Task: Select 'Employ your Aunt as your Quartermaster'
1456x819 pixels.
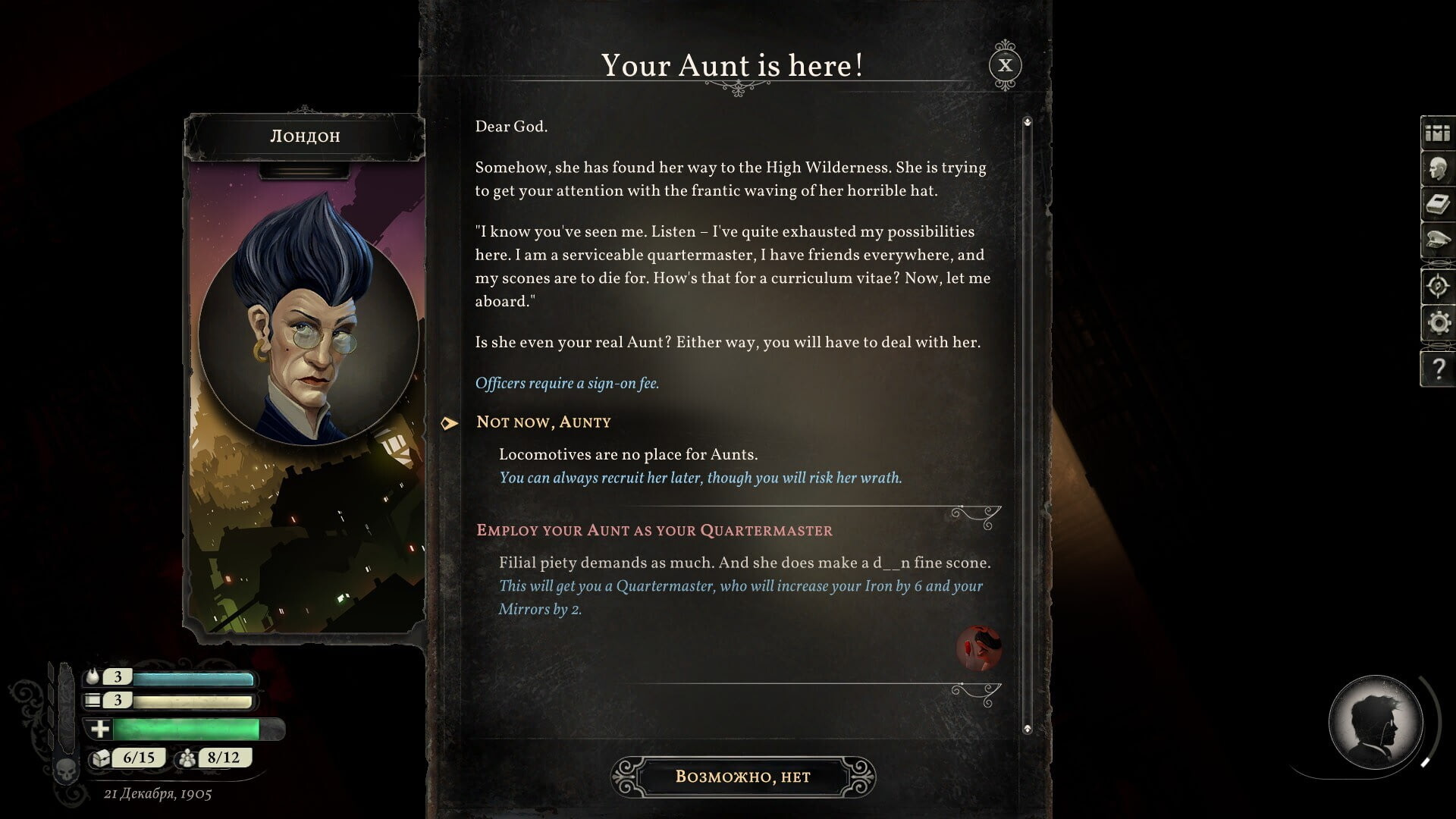Action: pyautogui.click(x=654, y=531)
